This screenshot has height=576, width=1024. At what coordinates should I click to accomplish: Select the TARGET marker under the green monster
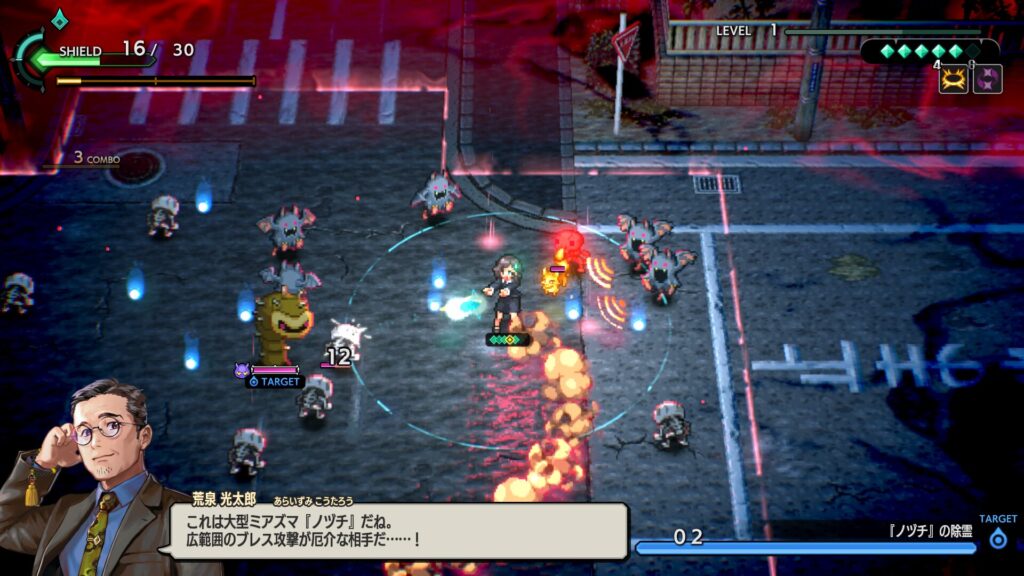(275, 381)
